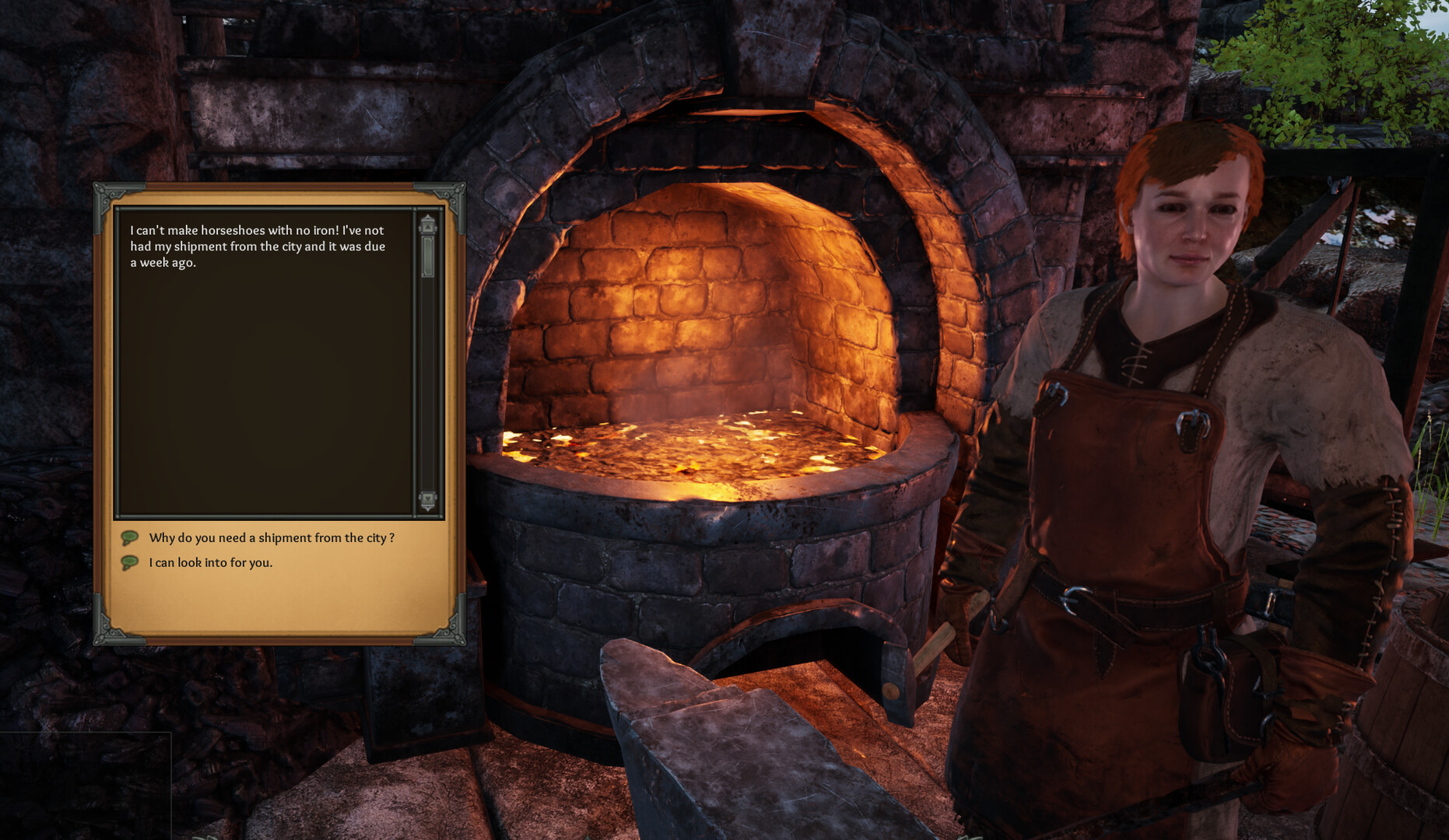This screenshot has width=1449, height=840.
Task: Choose the reply 'I can look into for you'
Action: [x=212, y=561]
